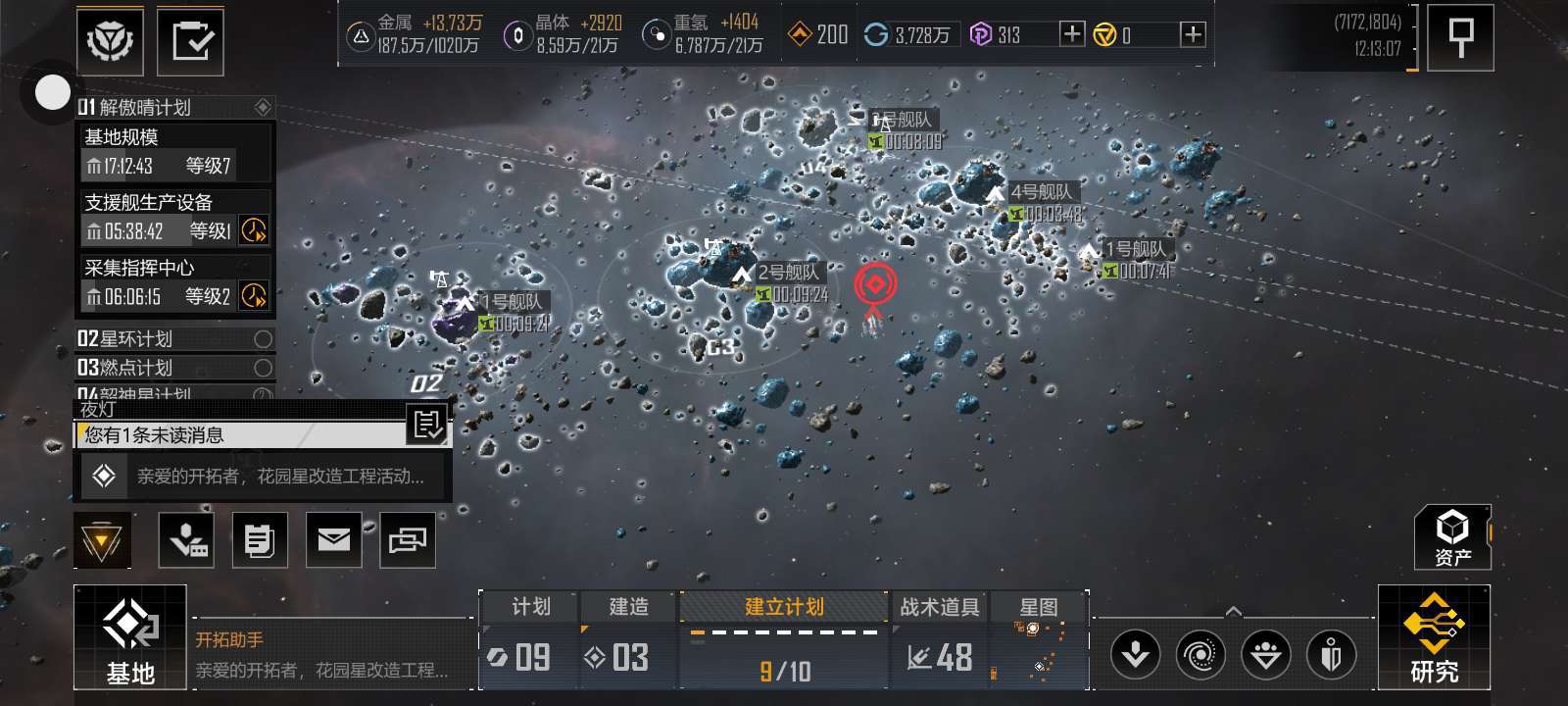
Task: Click the map marker button top-right
Action: [x=1460, y=38]
